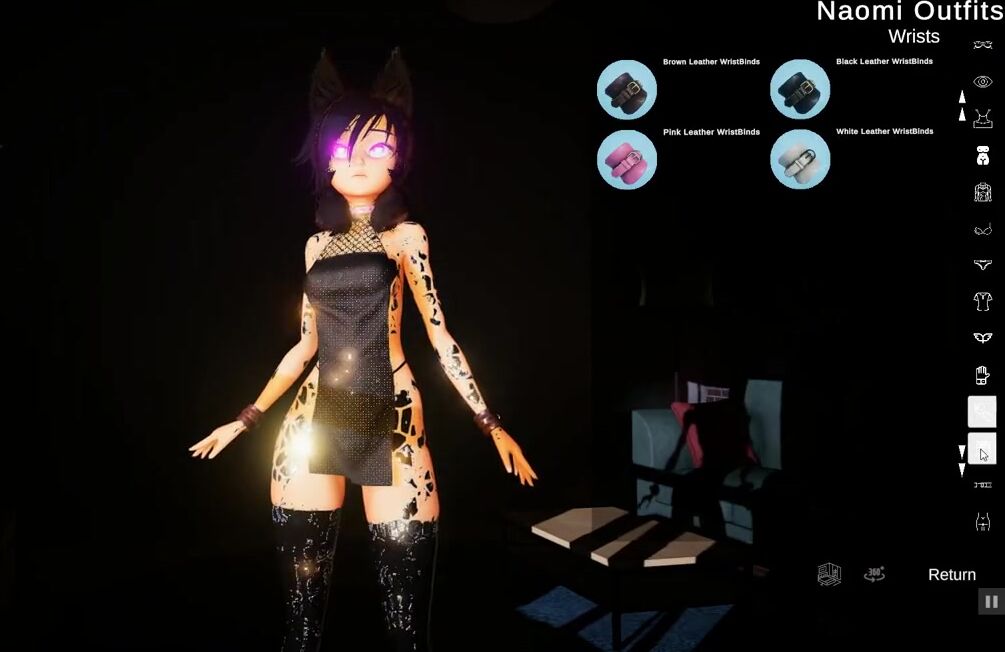Screen dimensions: 1005x652
Task: Click Return to leave outfits
Action: pyautogui.click(x=951, y=575)
